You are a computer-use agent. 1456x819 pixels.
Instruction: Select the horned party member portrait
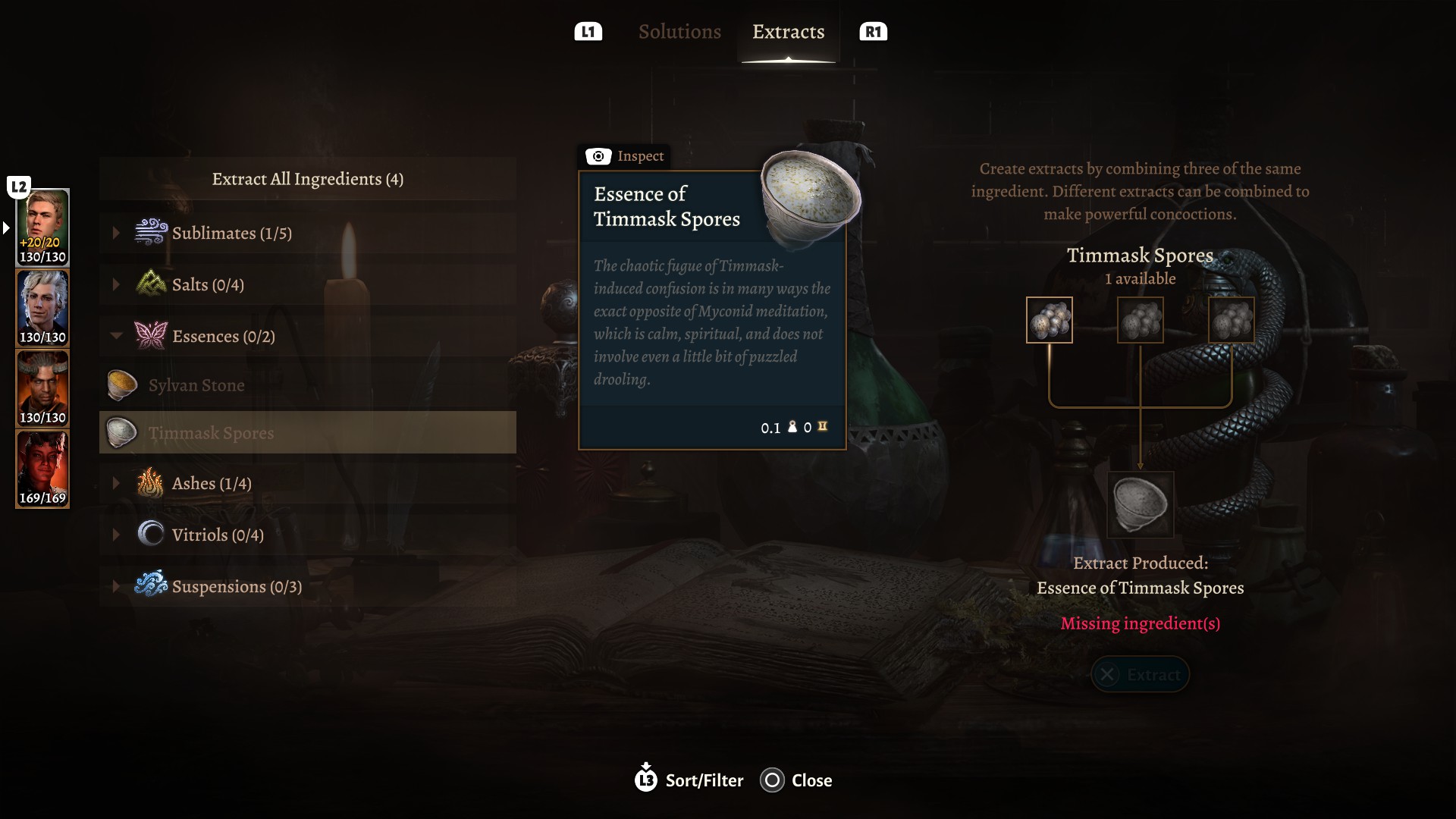pyautogui.click(x=42, y=388)
